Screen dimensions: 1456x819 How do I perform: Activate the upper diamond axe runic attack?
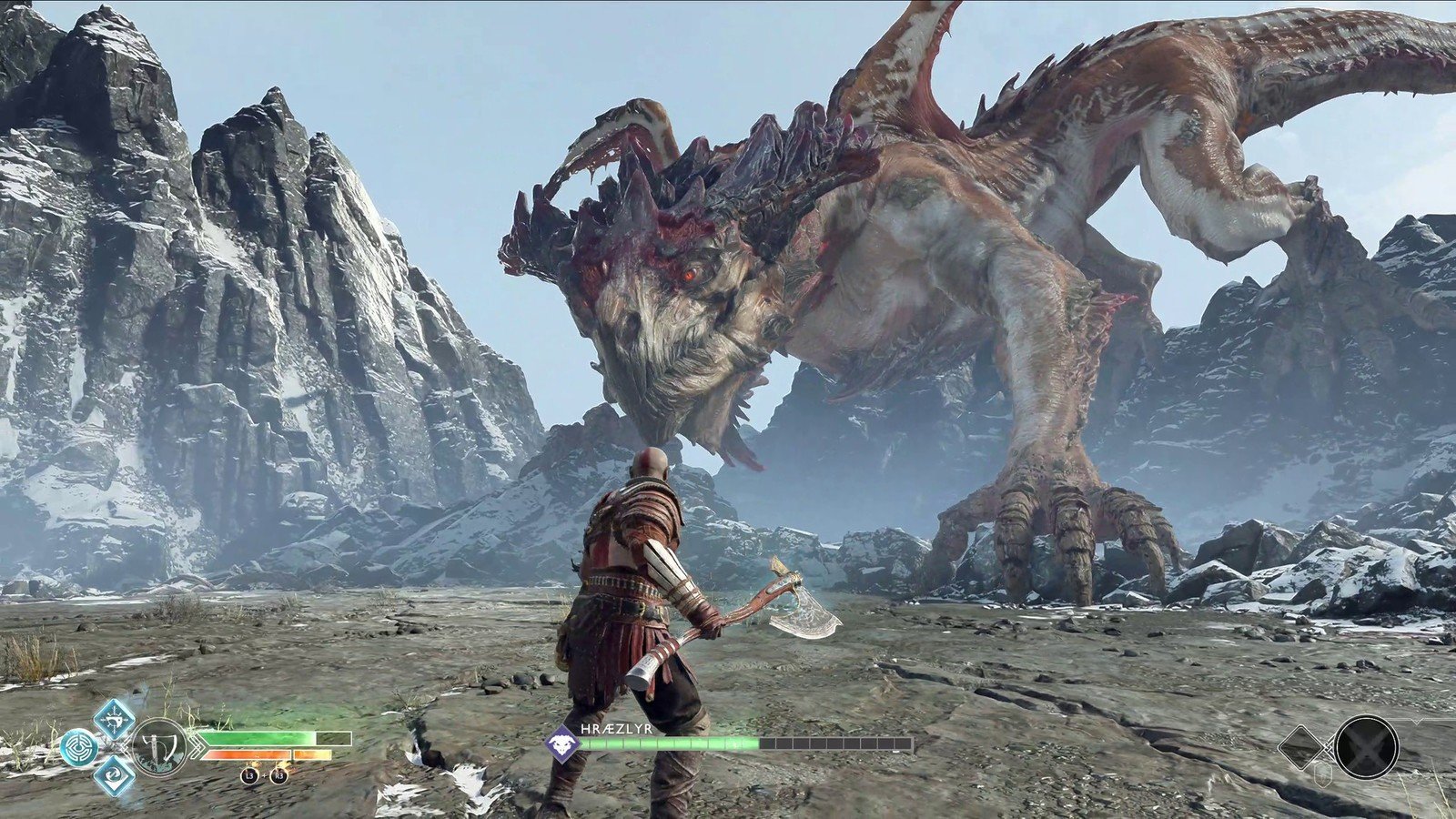point(116,719)
